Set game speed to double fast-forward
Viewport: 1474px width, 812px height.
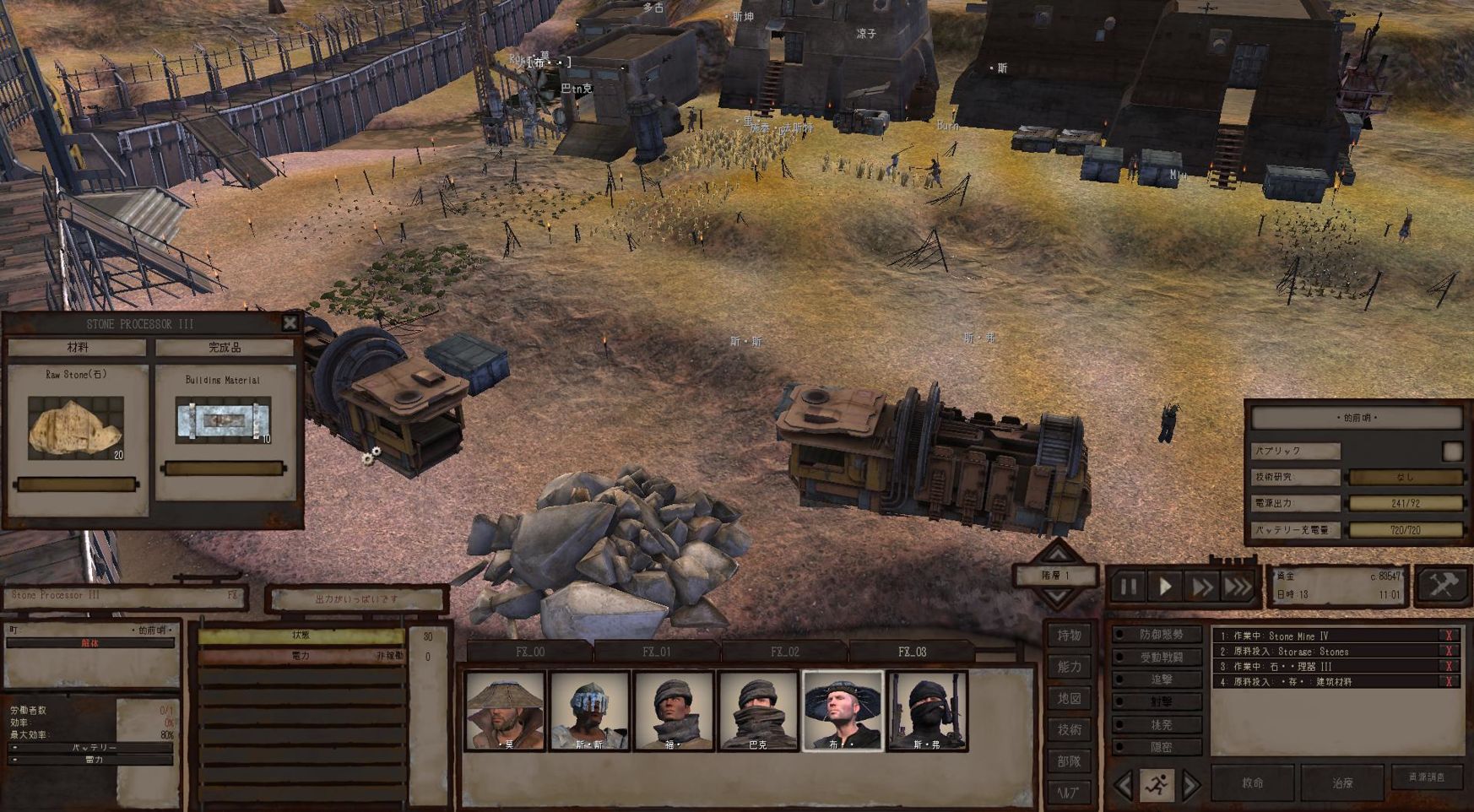pyautogui.click(x=1201, y=586)
